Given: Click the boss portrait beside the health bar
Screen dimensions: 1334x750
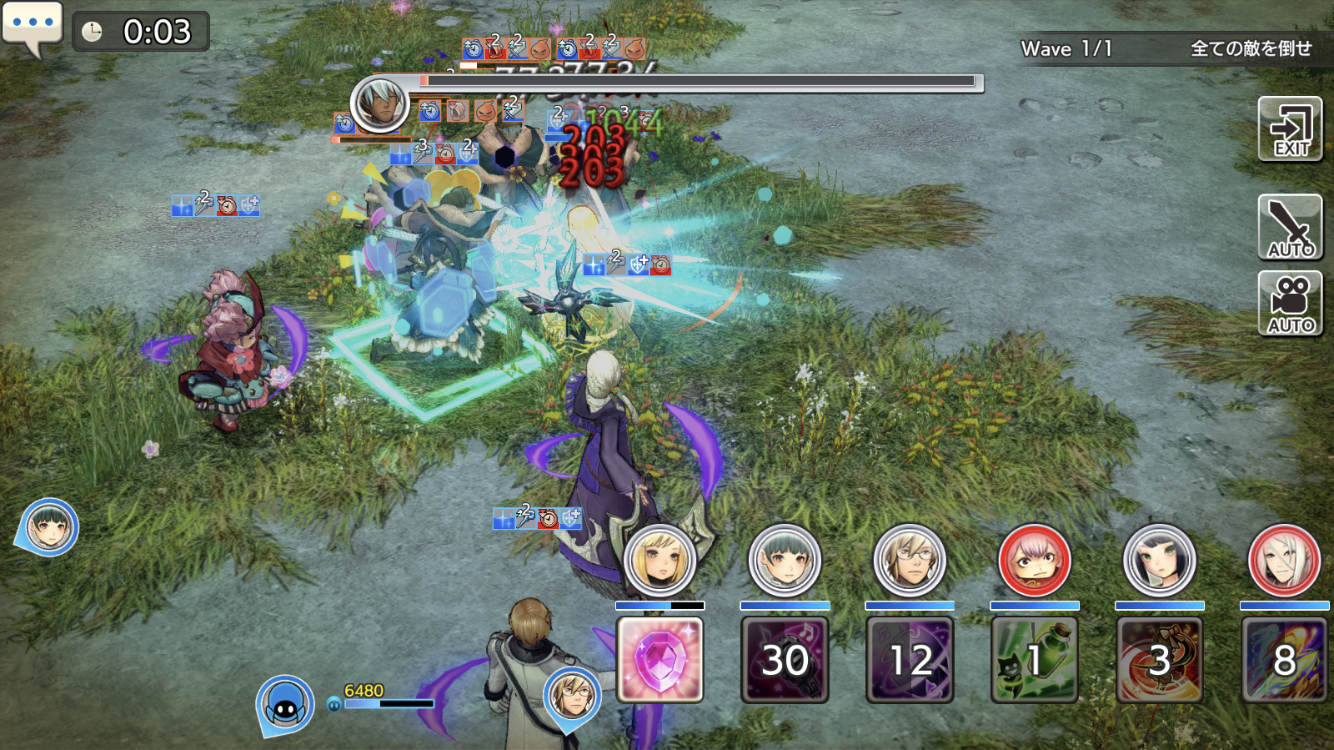Looking at the screenshot, I should pyautogui.click(x=380, y=103).
